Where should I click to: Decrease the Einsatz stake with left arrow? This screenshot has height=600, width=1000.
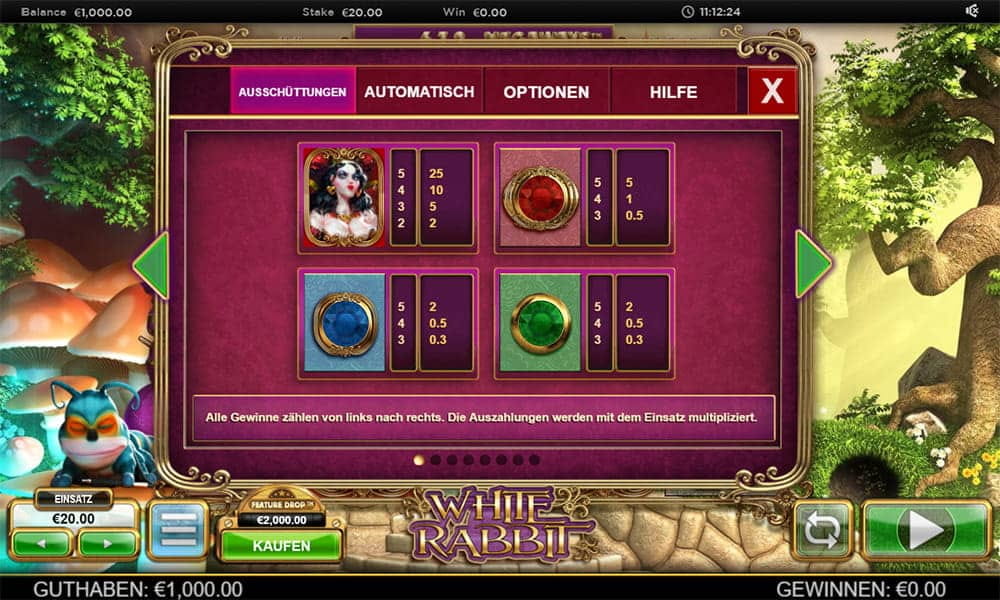41,543
